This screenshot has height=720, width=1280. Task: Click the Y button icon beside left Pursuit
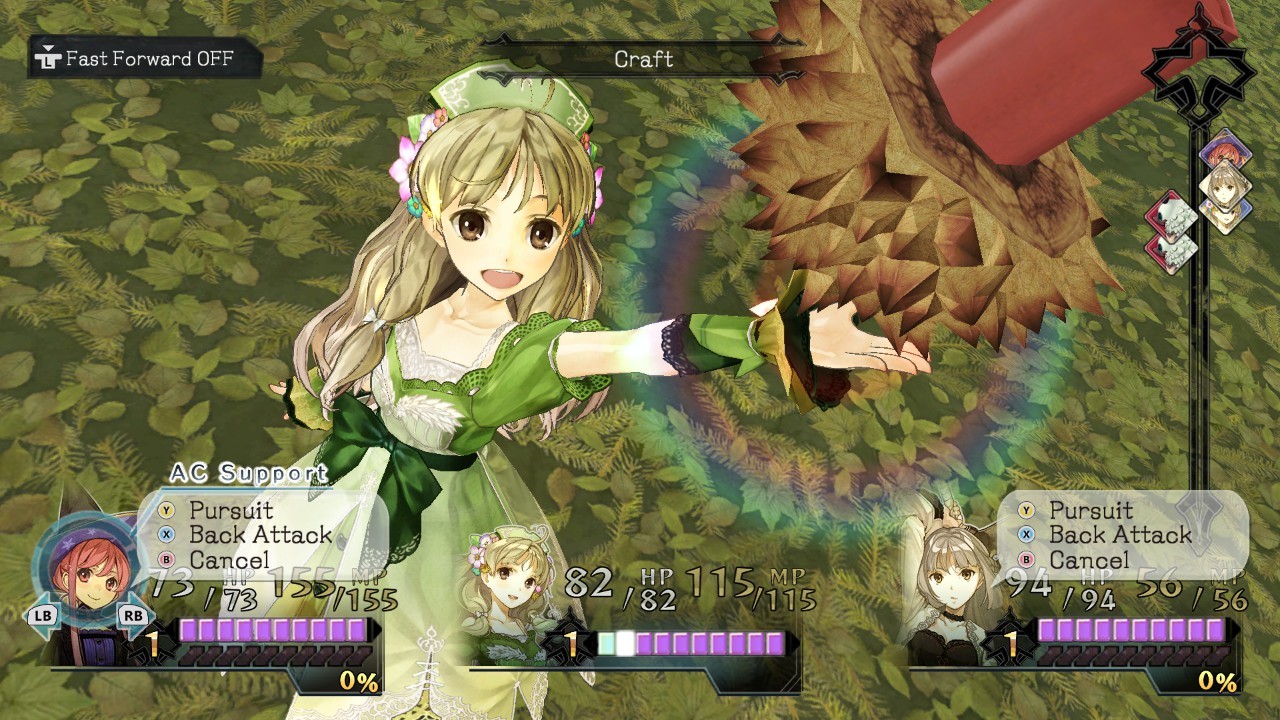pyautogui.click(x=166, y=510)
